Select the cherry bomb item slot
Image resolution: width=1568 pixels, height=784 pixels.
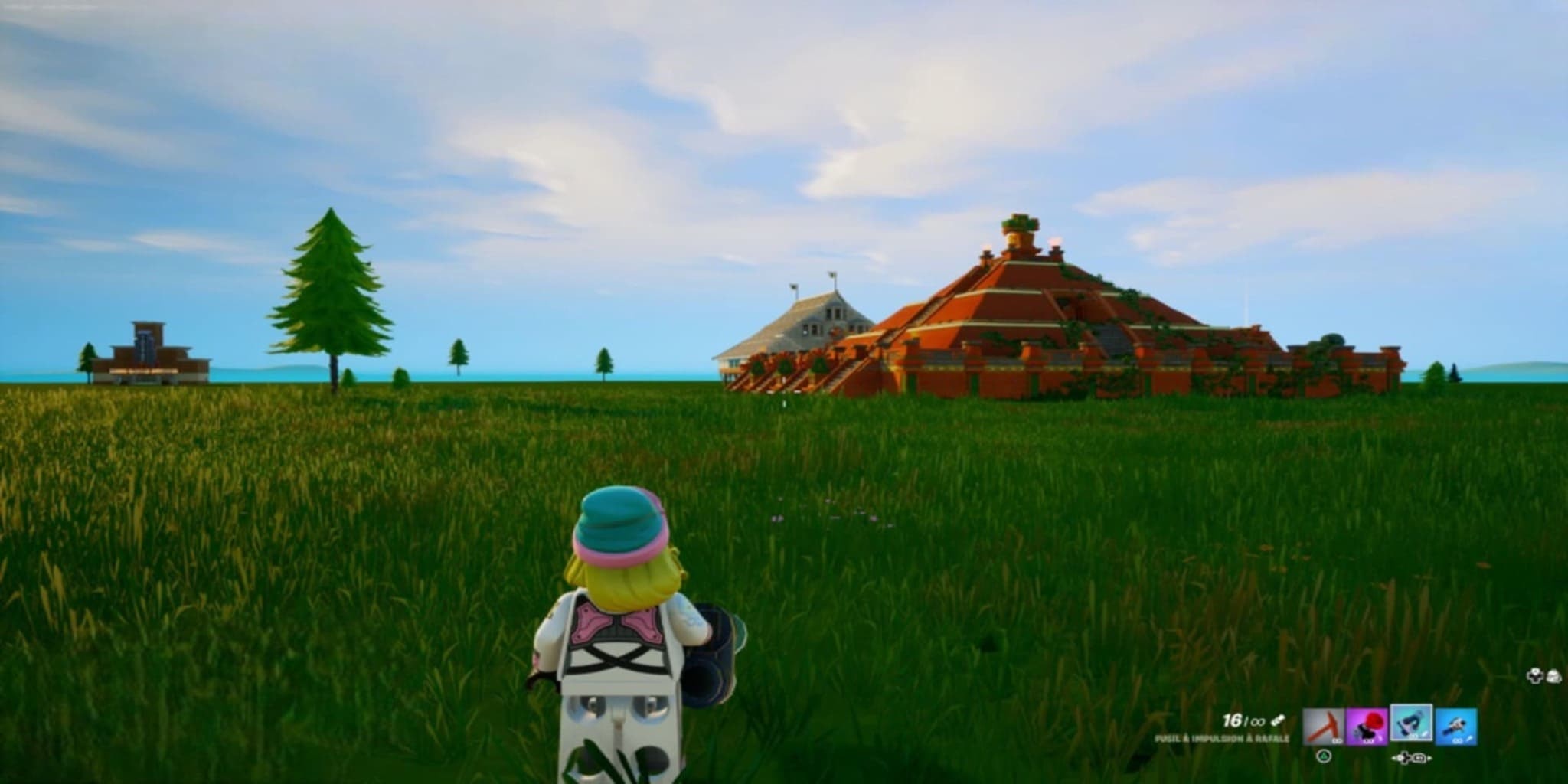(x=1366, y=725)
